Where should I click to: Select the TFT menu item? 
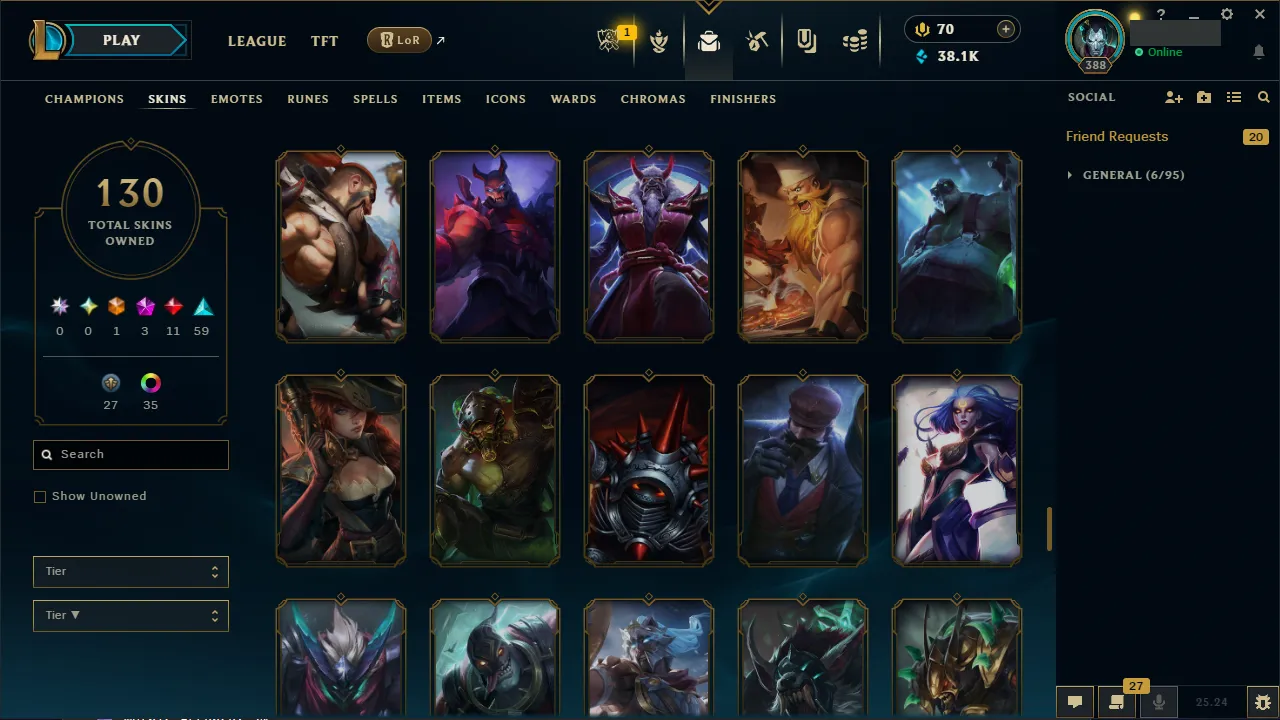coord(324,41)
